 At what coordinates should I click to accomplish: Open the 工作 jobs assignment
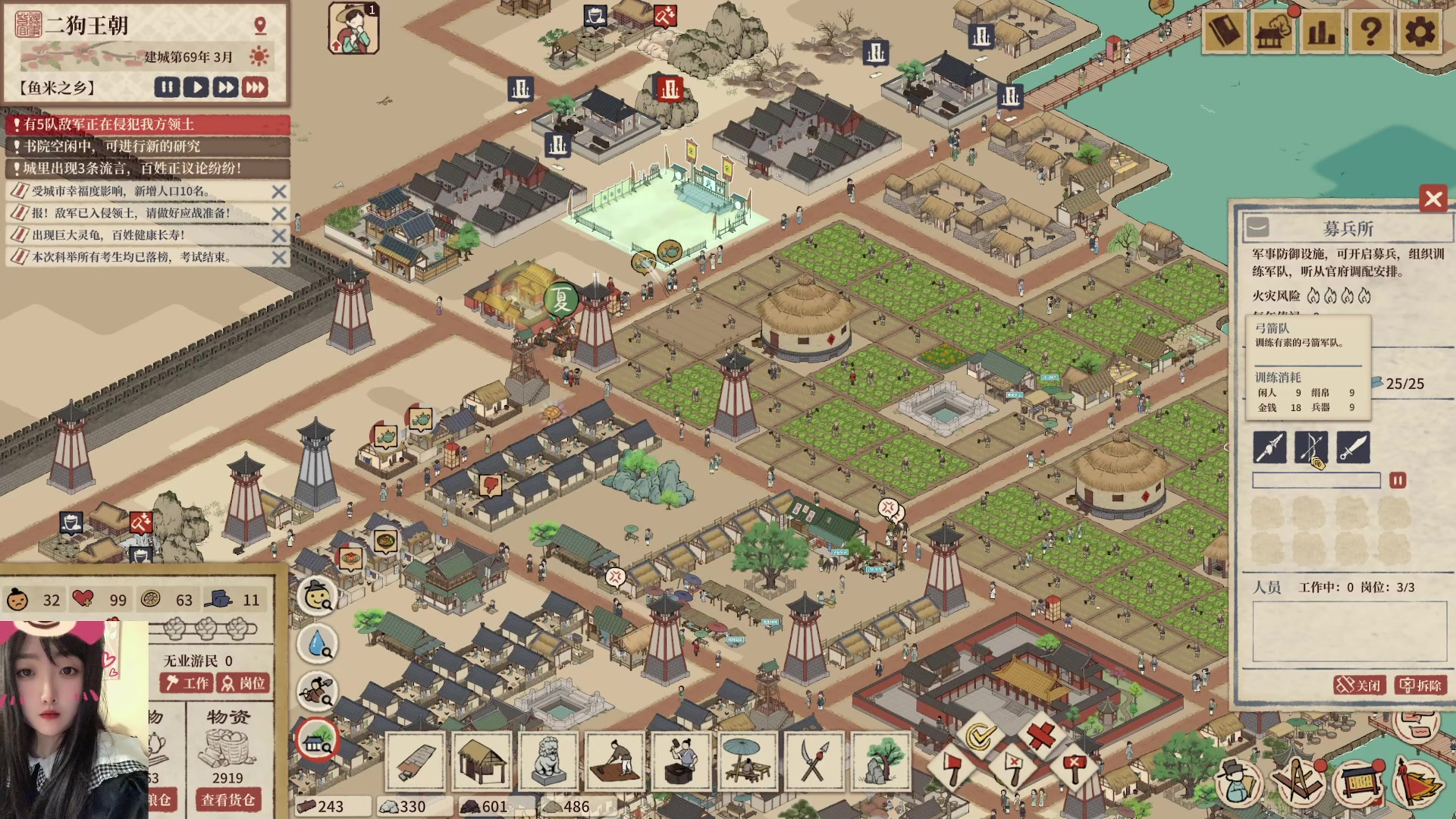pos(187,683)
